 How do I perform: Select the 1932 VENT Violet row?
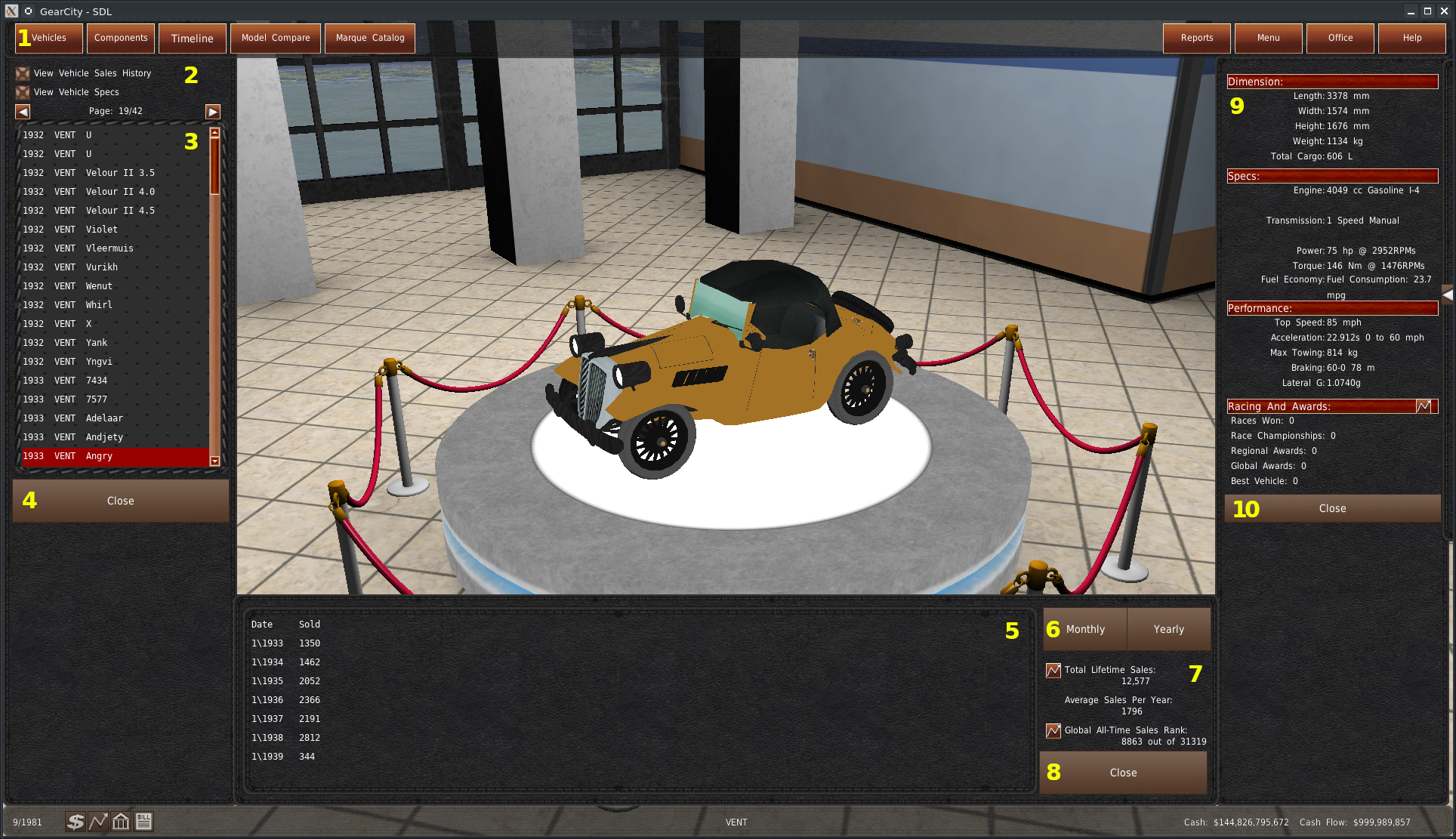[x=102, y=230]
